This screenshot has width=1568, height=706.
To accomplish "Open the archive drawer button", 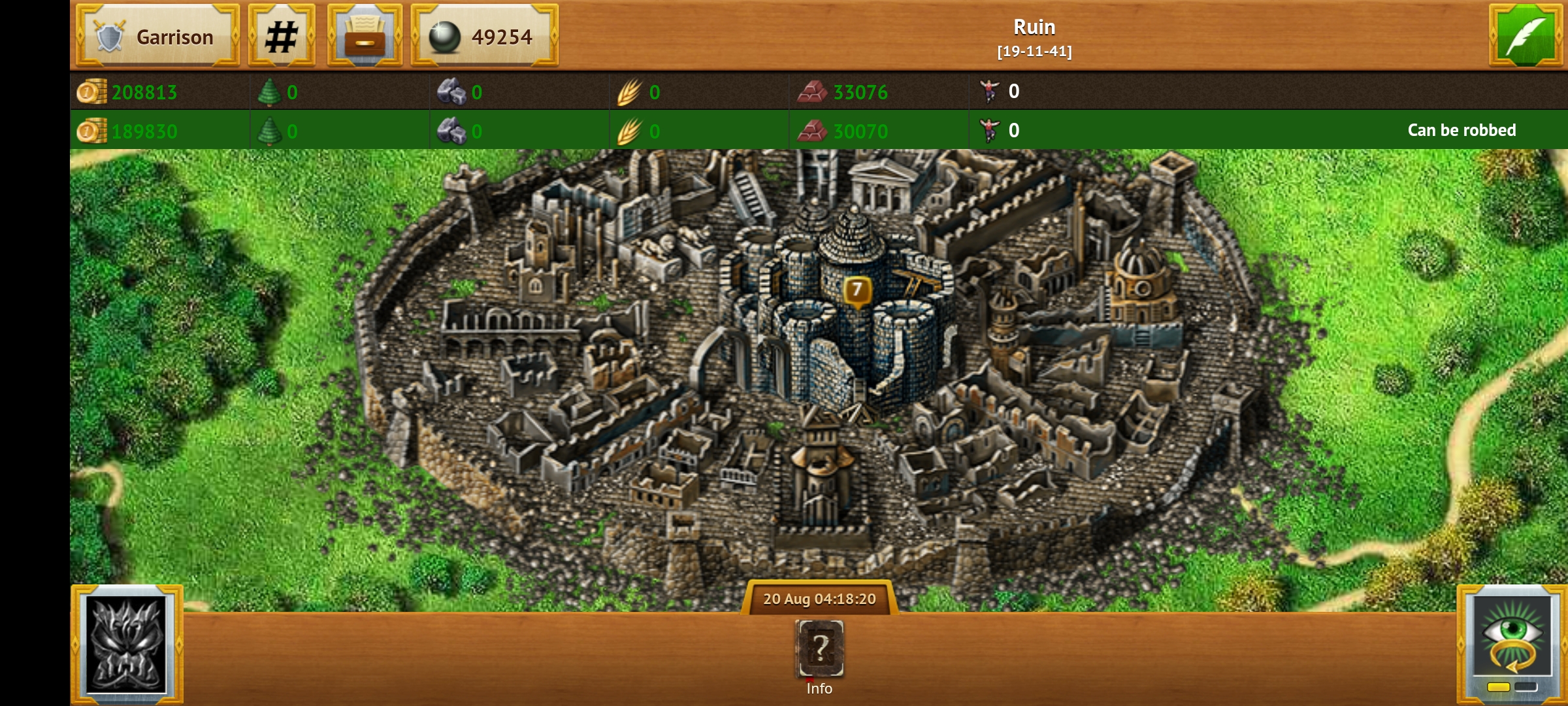I will click(x=365, y=36).
